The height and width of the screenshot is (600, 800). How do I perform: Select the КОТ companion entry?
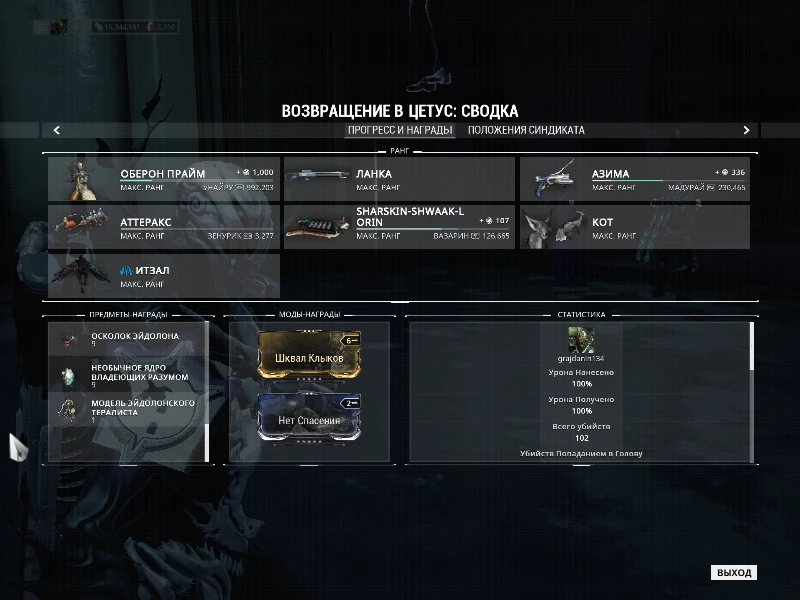pyautogui.click(x=634, y=227)
